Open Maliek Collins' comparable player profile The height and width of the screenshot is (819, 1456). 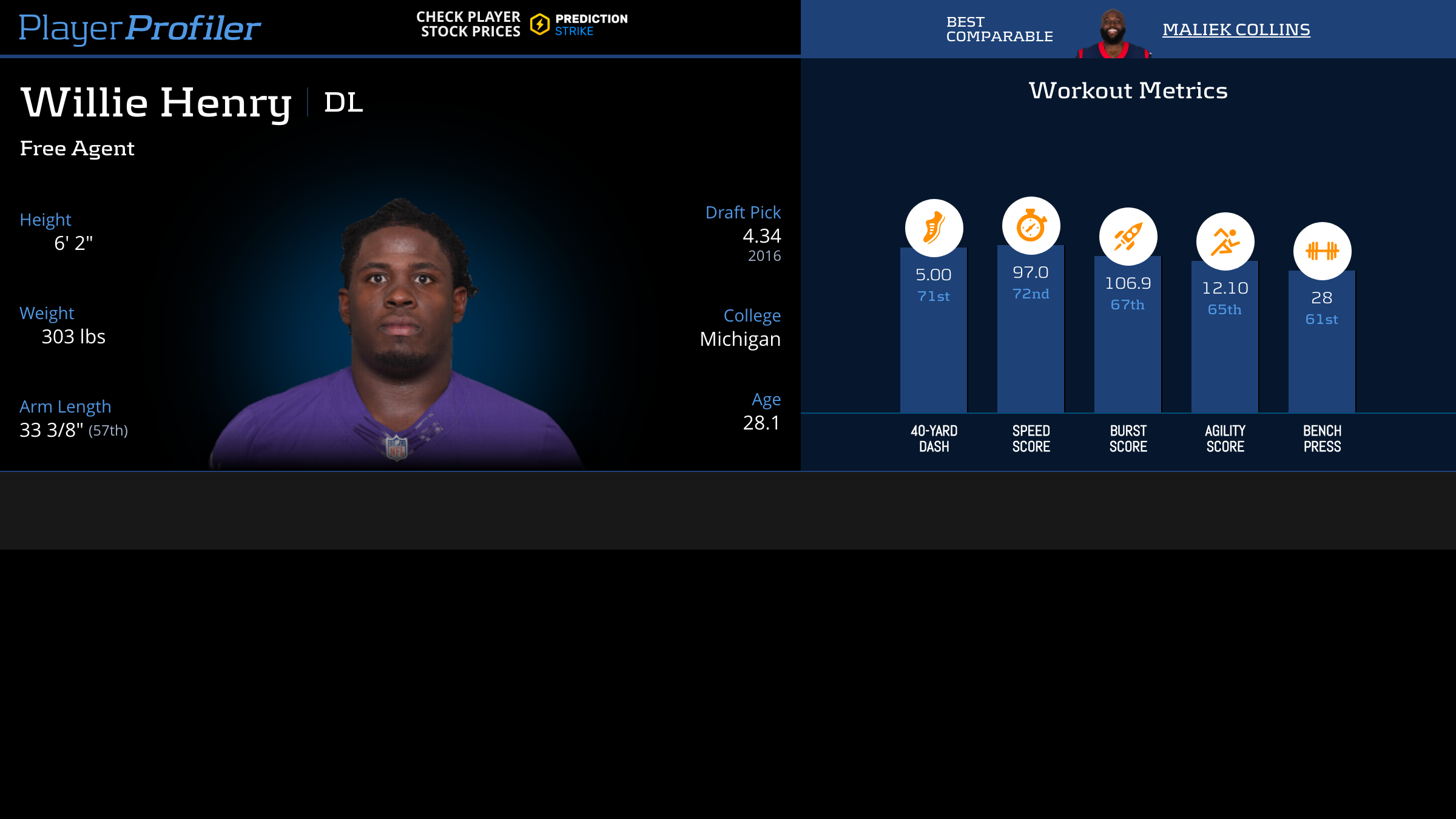1236,29
